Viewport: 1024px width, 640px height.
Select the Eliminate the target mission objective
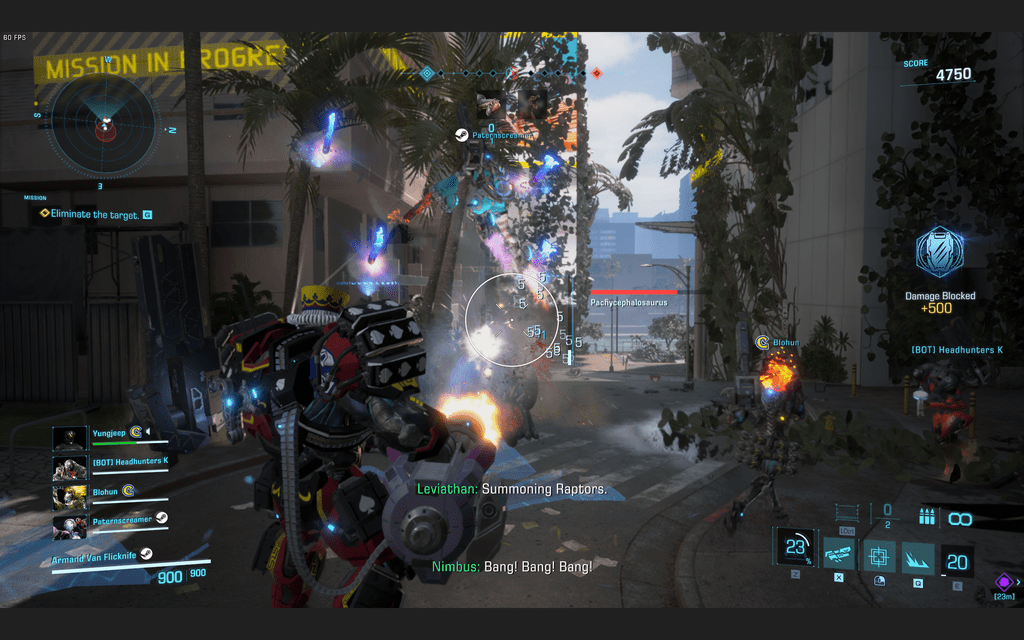[x=89, y=214]
